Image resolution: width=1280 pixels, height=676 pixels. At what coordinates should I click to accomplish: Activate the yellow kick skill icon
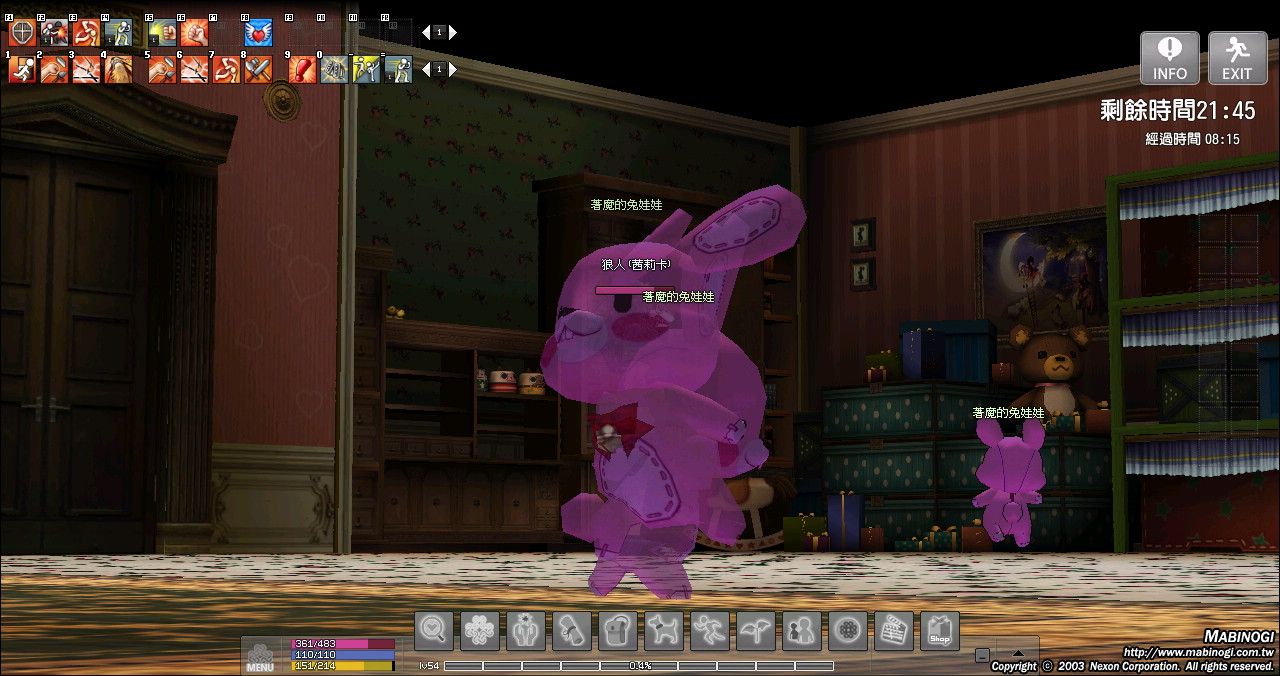(366, 70)
